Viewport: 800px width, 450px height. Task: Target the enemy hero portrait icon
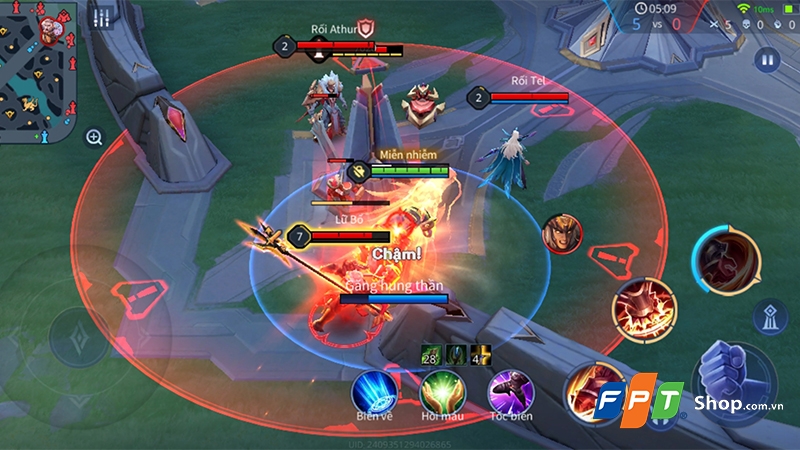coord(562,234)
